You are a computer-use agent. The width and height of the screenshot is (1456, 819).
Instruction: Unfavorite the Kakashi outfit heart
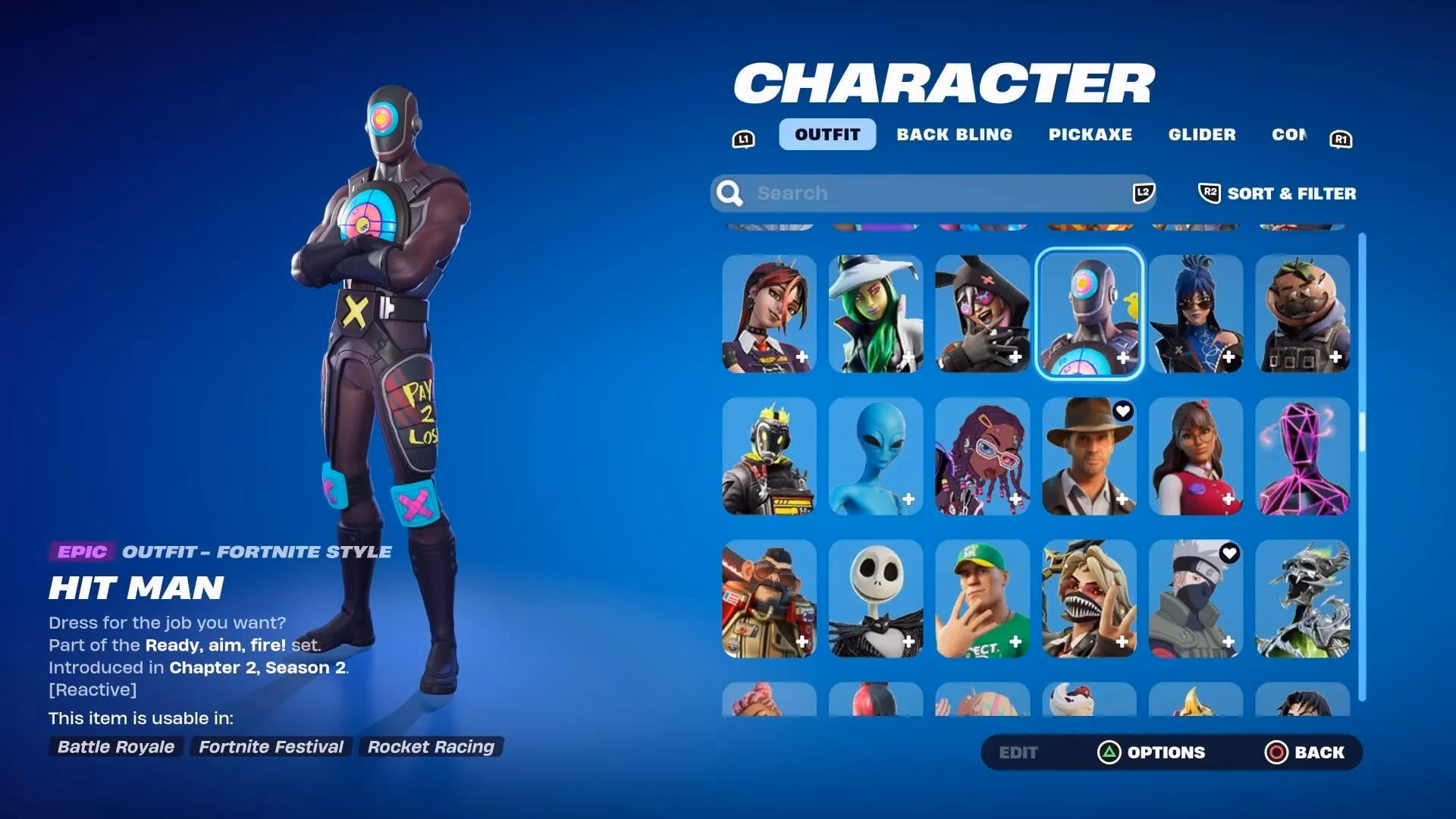coord(1228,554)
